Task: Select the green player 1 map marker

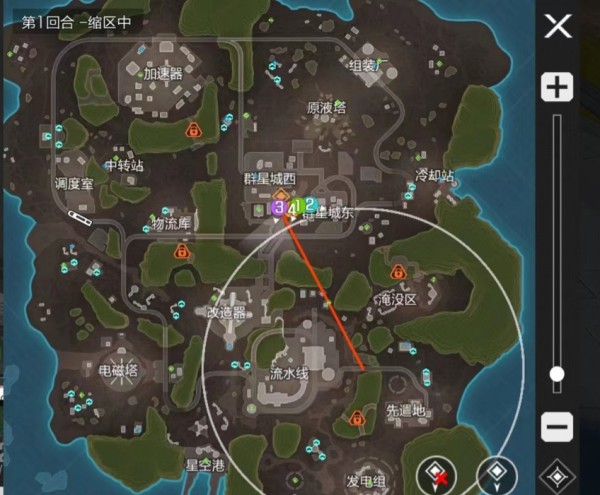Action: [x=296, y=207]
